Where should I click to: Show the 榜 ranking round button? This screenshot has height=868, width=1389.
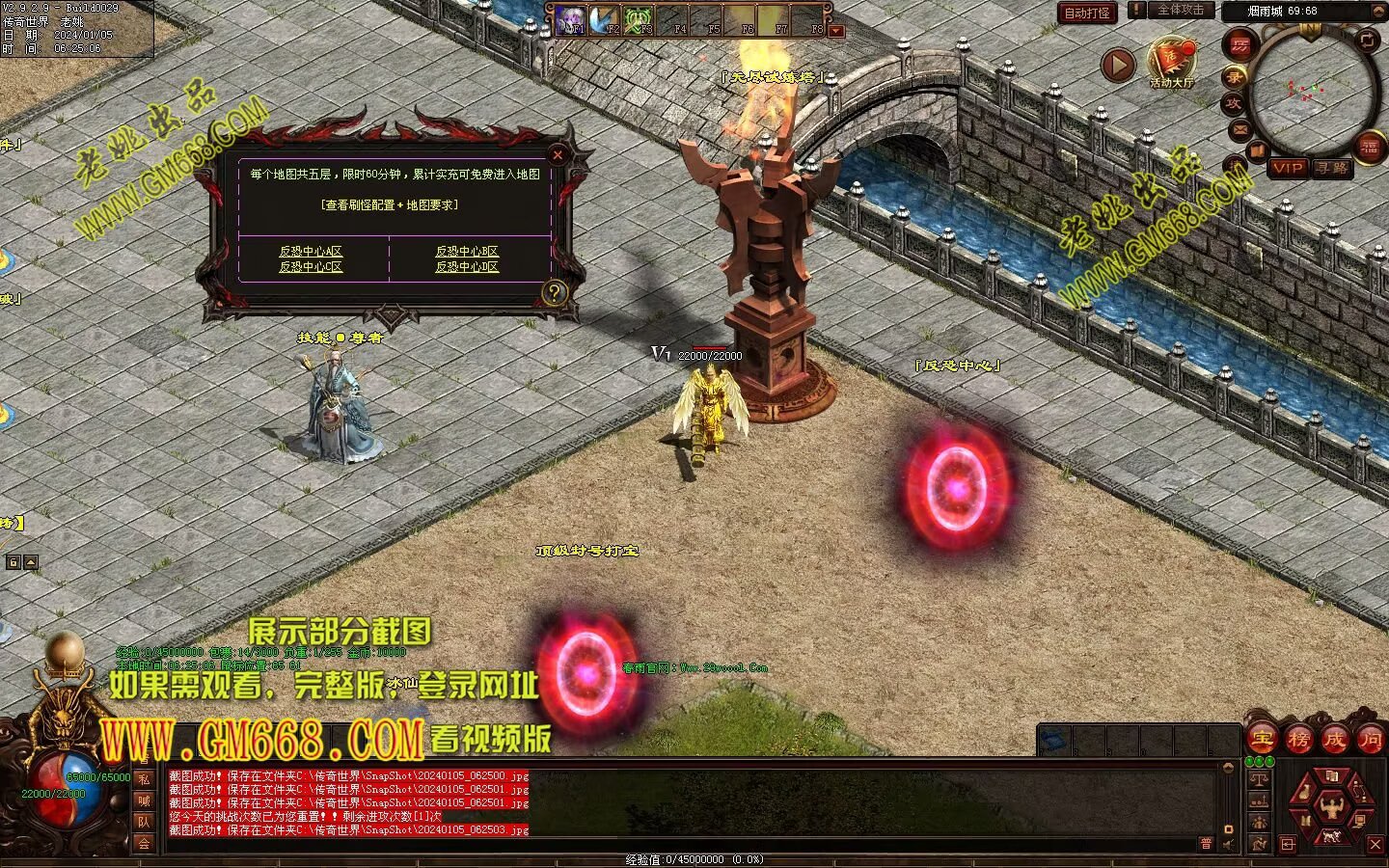pos(1298,740)
